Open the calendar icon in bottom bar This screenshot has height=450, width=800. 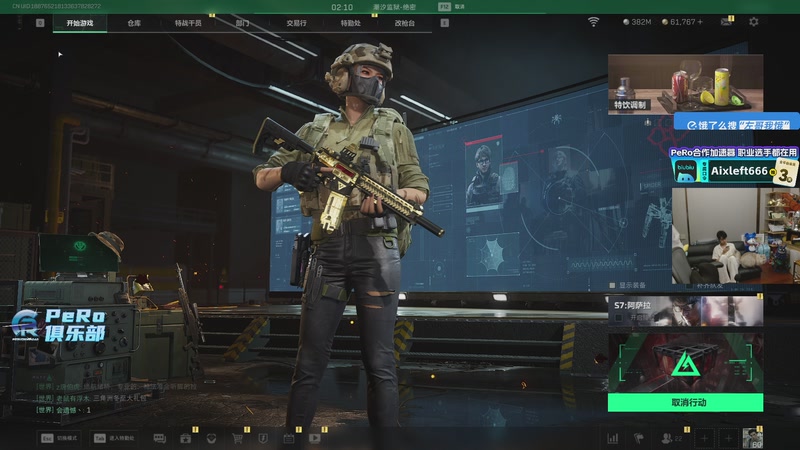click(289, 437)
